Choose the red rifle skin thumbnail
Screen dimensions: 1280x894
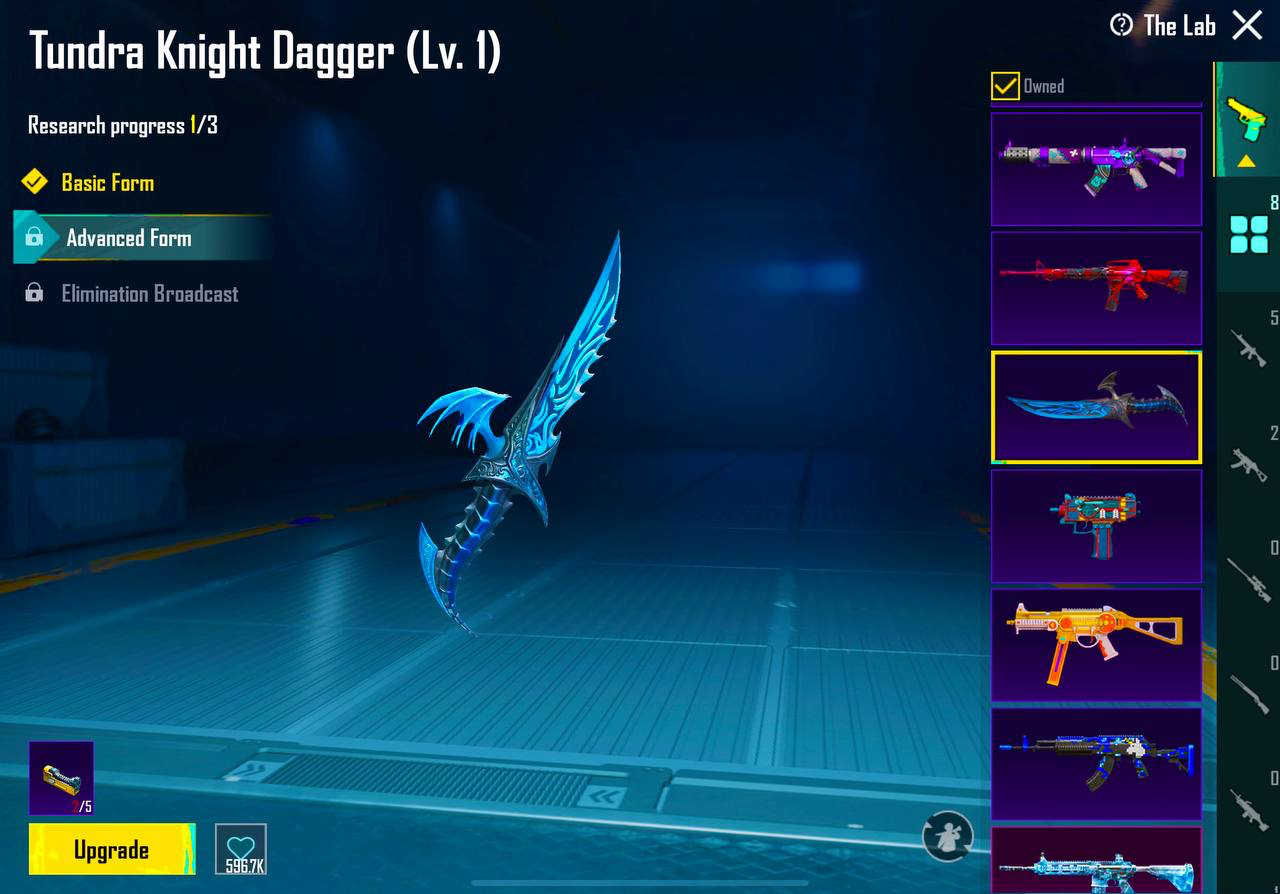pyautogui.click(x=1096, y=288)
